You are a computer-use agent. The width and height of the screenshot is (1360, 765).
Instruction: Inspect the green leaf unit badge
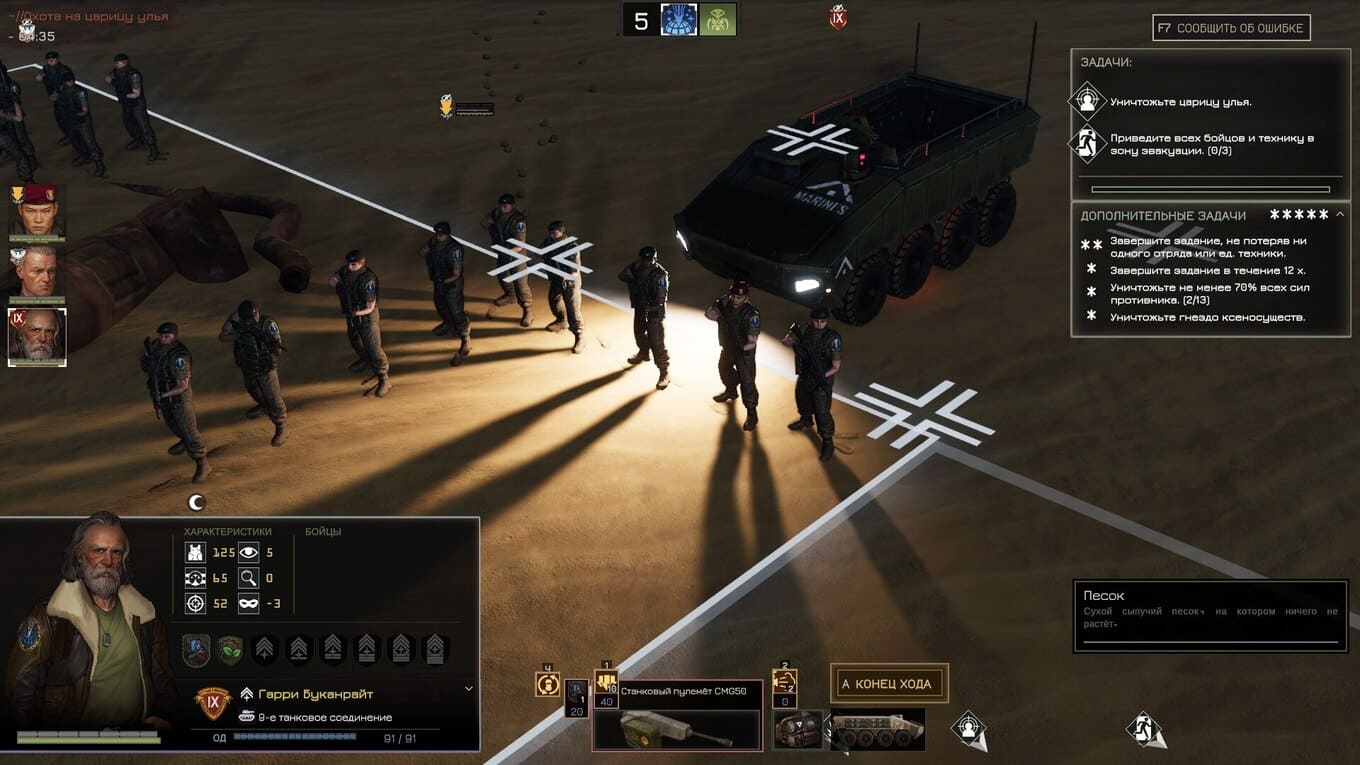coord(231,650)
